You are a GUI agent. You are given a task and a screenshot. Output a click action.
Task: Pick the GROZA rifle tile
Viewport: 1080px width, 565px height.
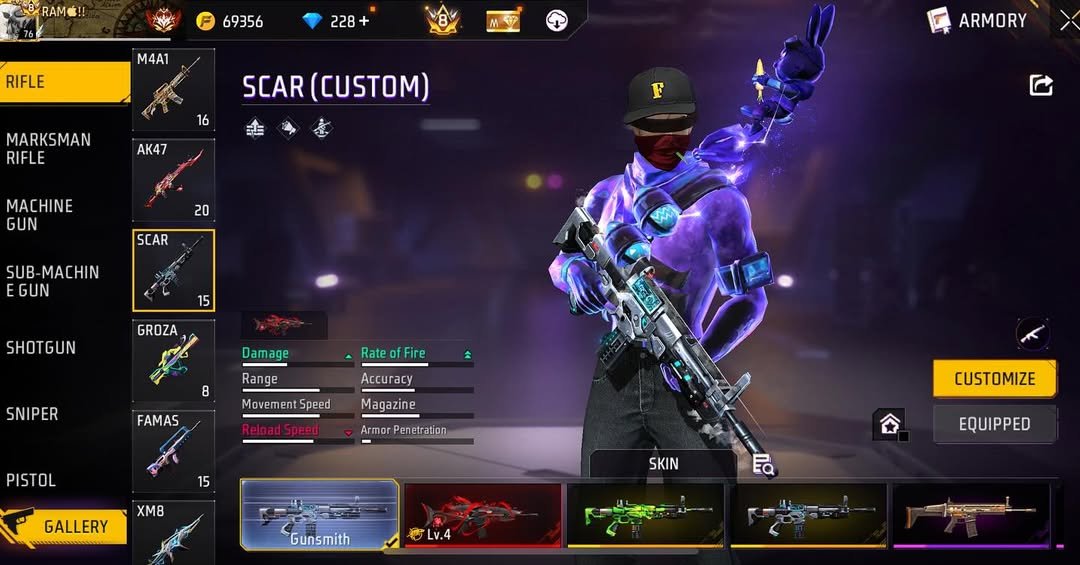pos(173,360)
